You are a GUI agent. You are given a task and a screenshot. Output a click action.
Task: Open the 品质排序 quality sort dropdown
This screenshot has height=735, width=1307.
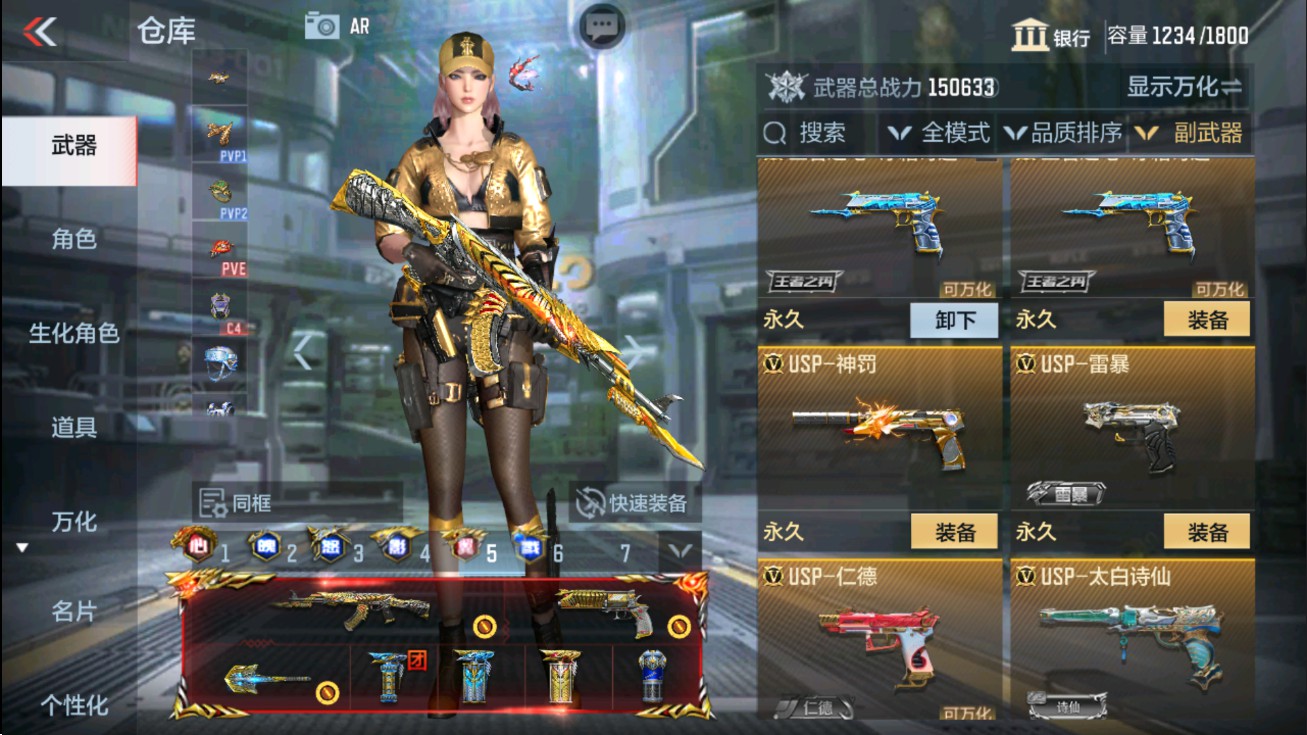1064,131
